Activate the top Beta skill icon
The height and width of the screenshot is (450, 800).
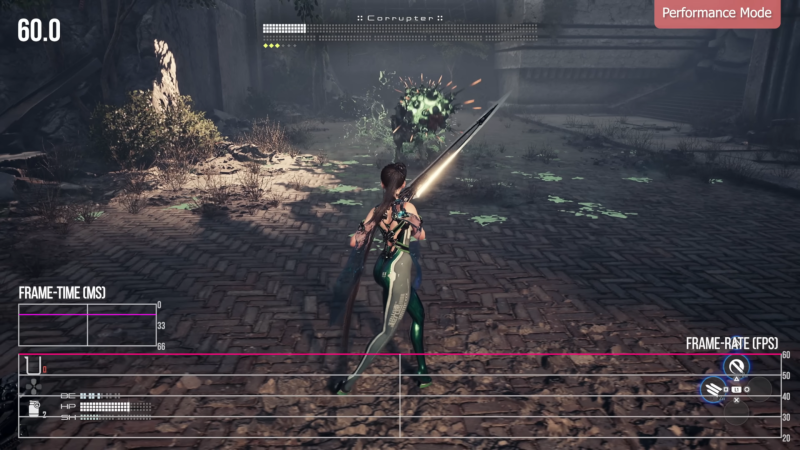click(x=737, y=367)
